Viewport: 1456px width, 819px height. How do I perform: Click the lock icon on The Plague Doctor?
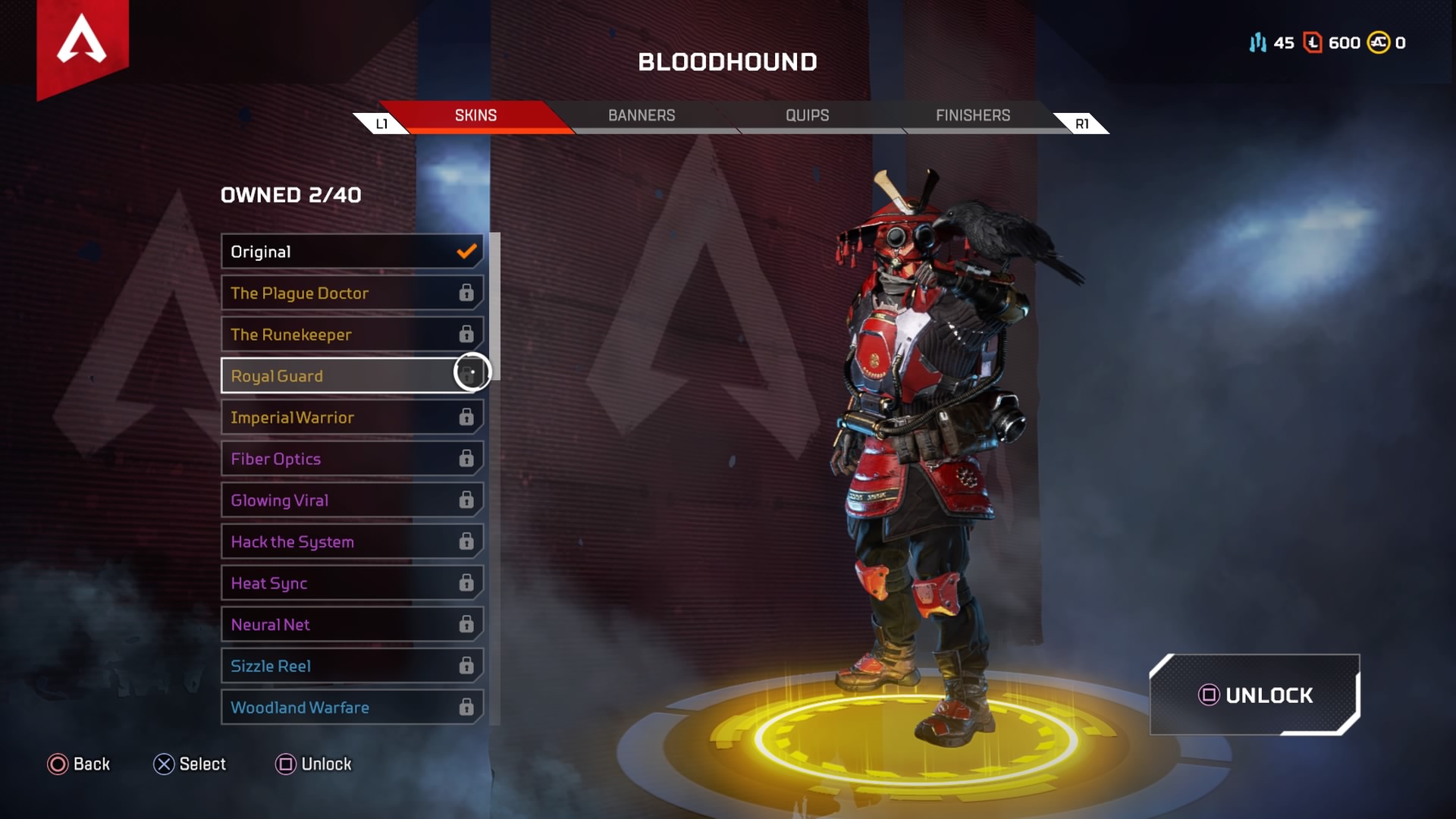coord(466,293)
